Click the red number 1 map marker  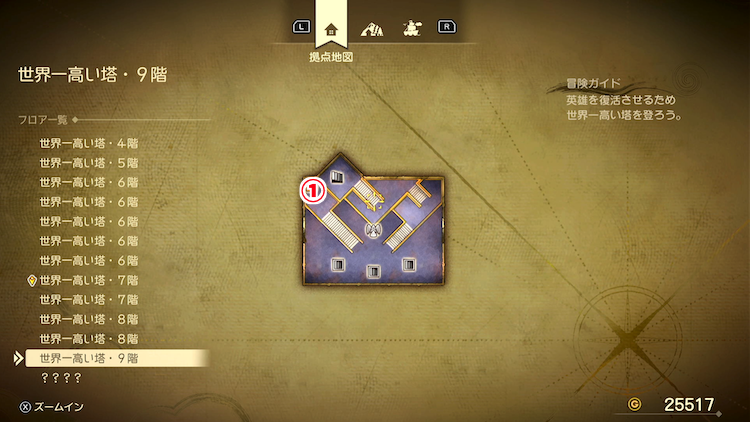click(x=314, y=188)
